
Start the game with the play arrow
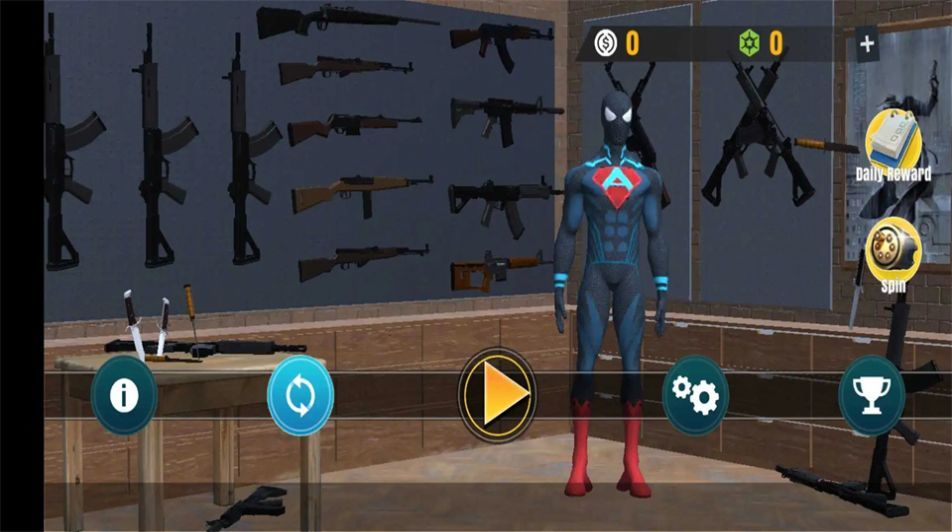coord(497,395)
